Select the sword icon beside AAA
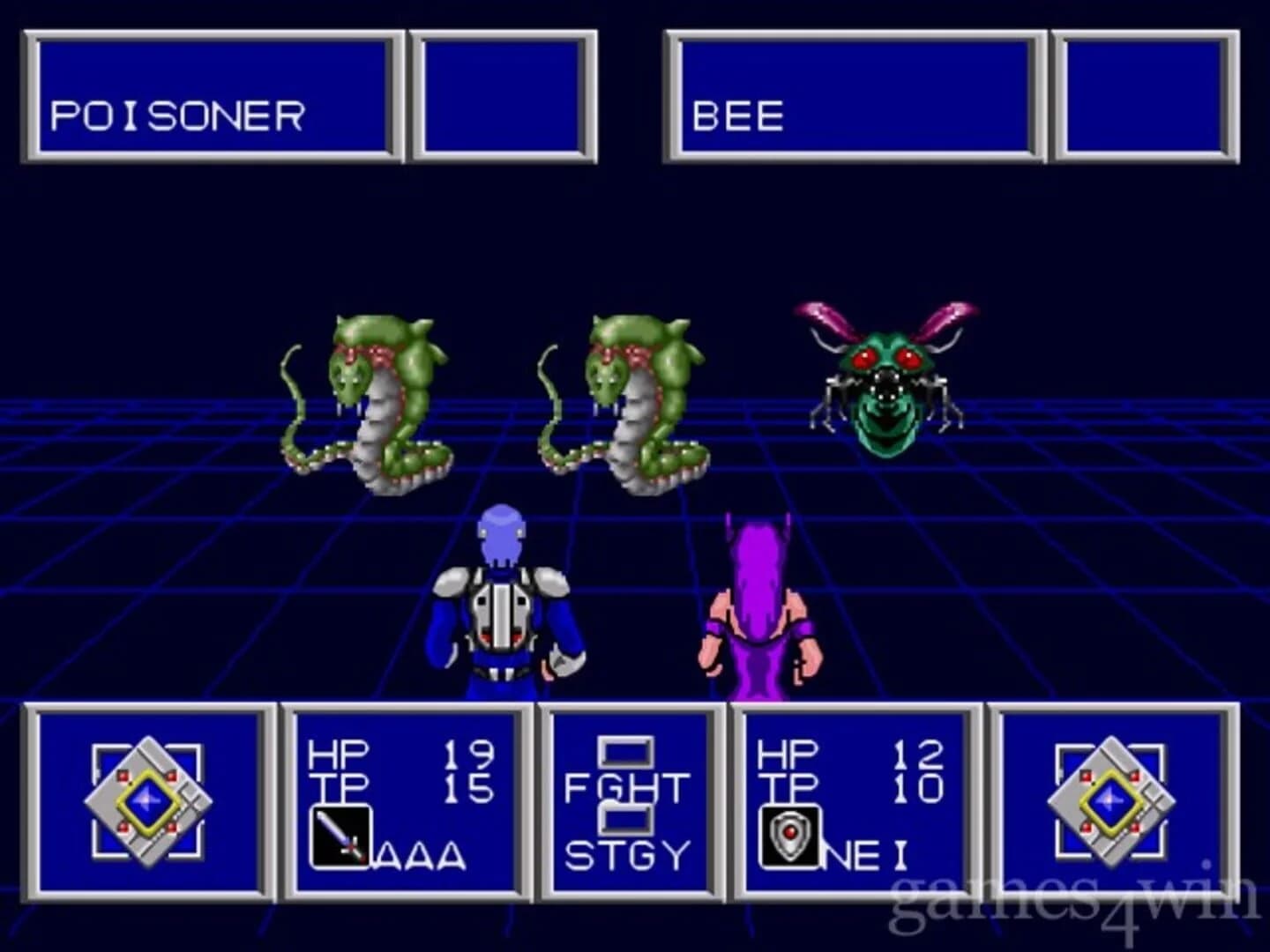The image size is (1270, 952). pyautogui.click(x=343, y=834)
